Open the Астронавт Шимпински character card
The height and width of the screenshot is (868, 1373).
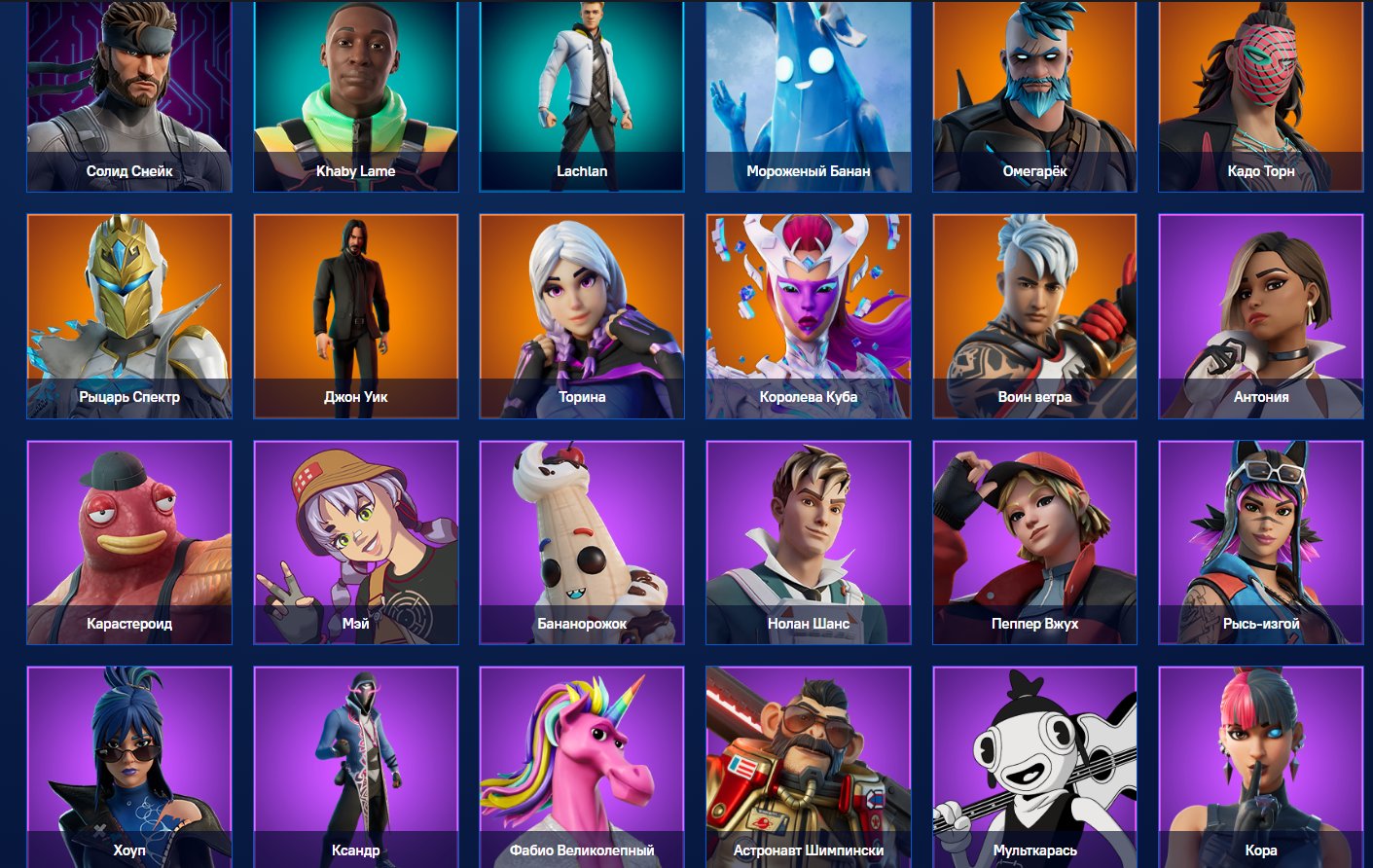tap(808, 769)
